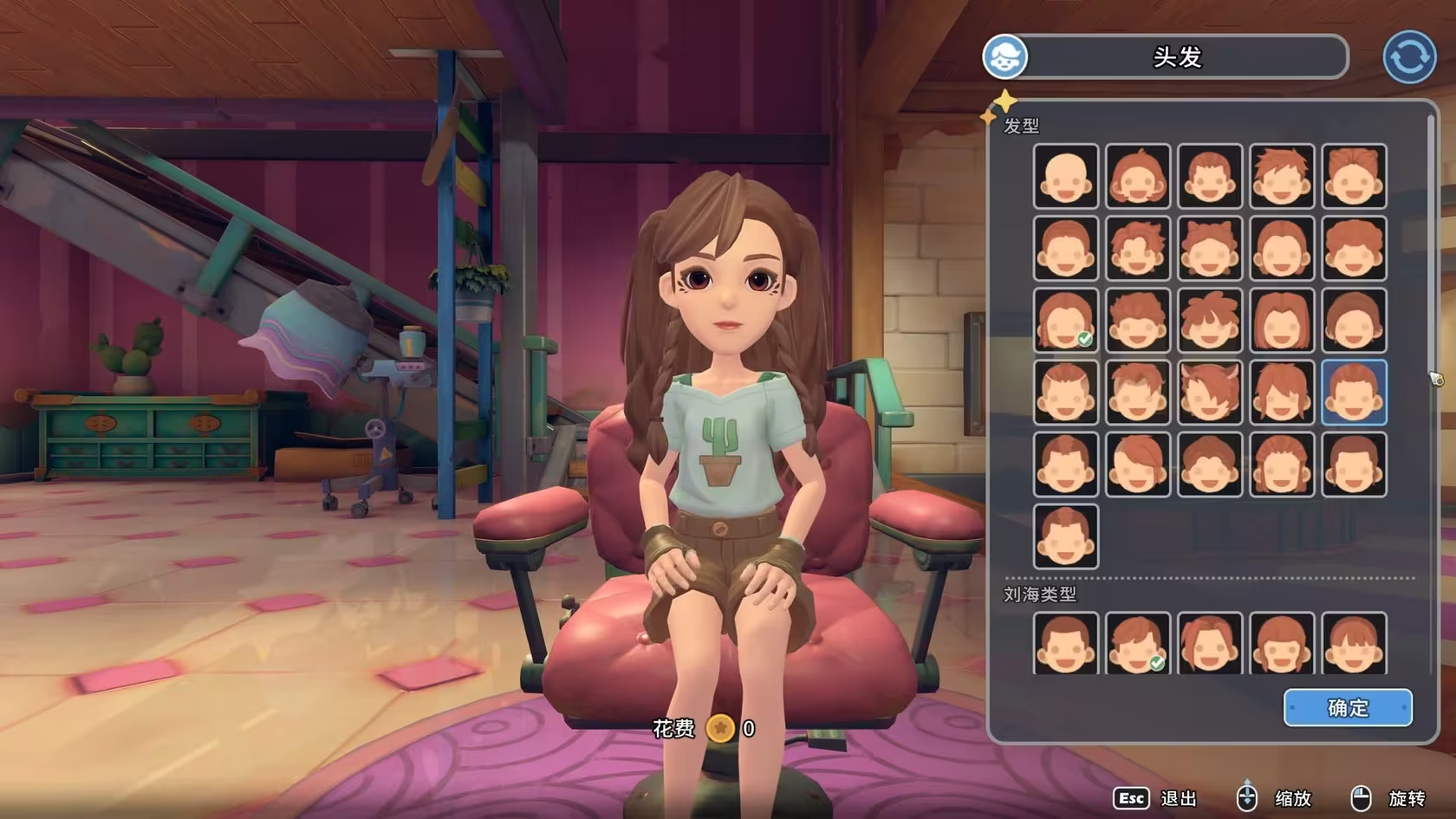Click the hair panel's vertical scrollbar
The height and width of the screenshot is (819, 1456).
pos(1431,260)
